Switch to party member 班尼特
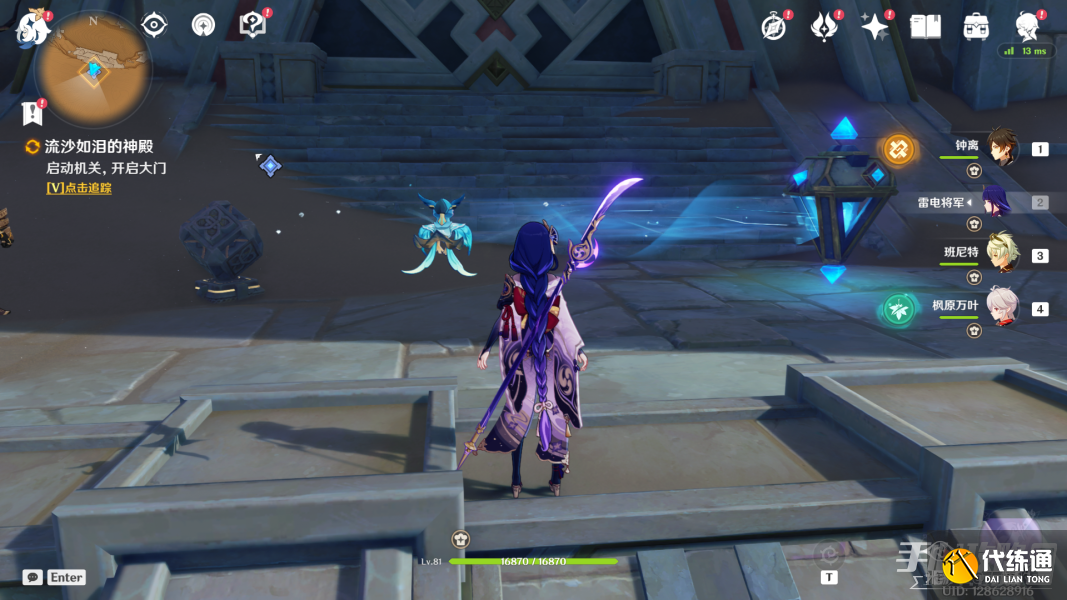Image resolution: width=1067 pixels, height=600 pixels. (x=1002, y=254)
